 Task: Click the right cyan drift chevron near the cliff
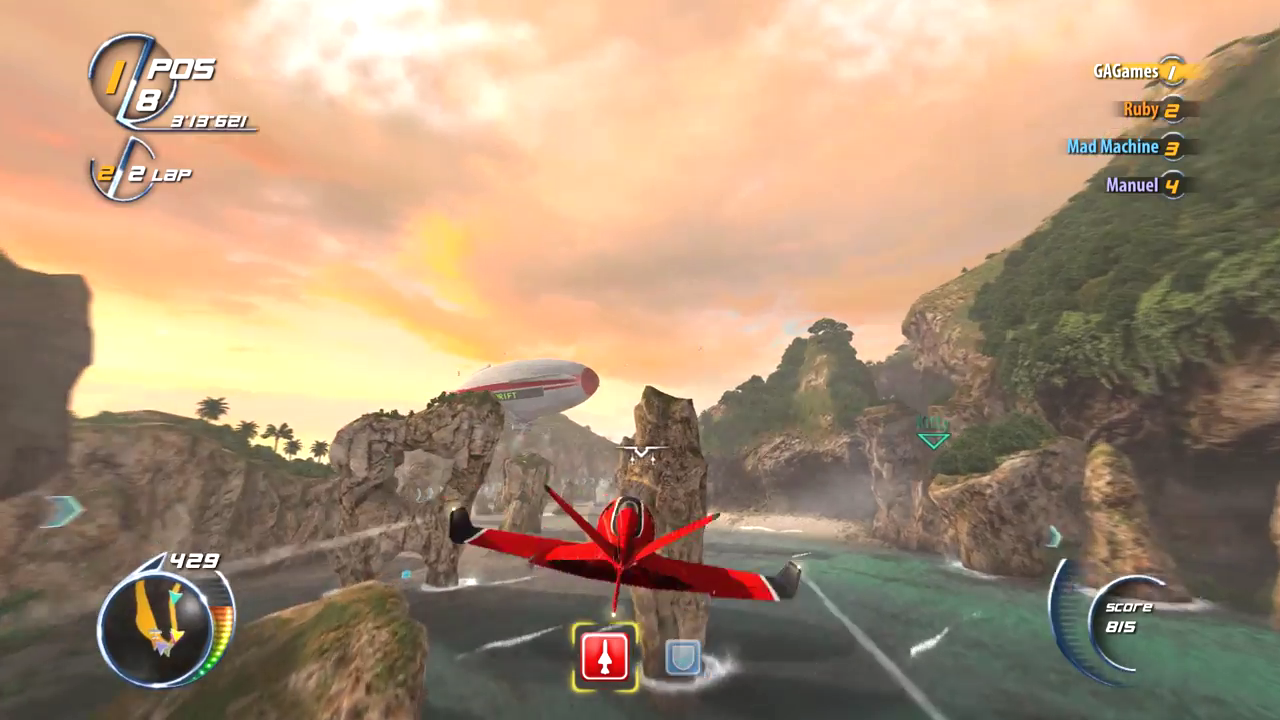pyautogui.click(x=1053, y=537)
